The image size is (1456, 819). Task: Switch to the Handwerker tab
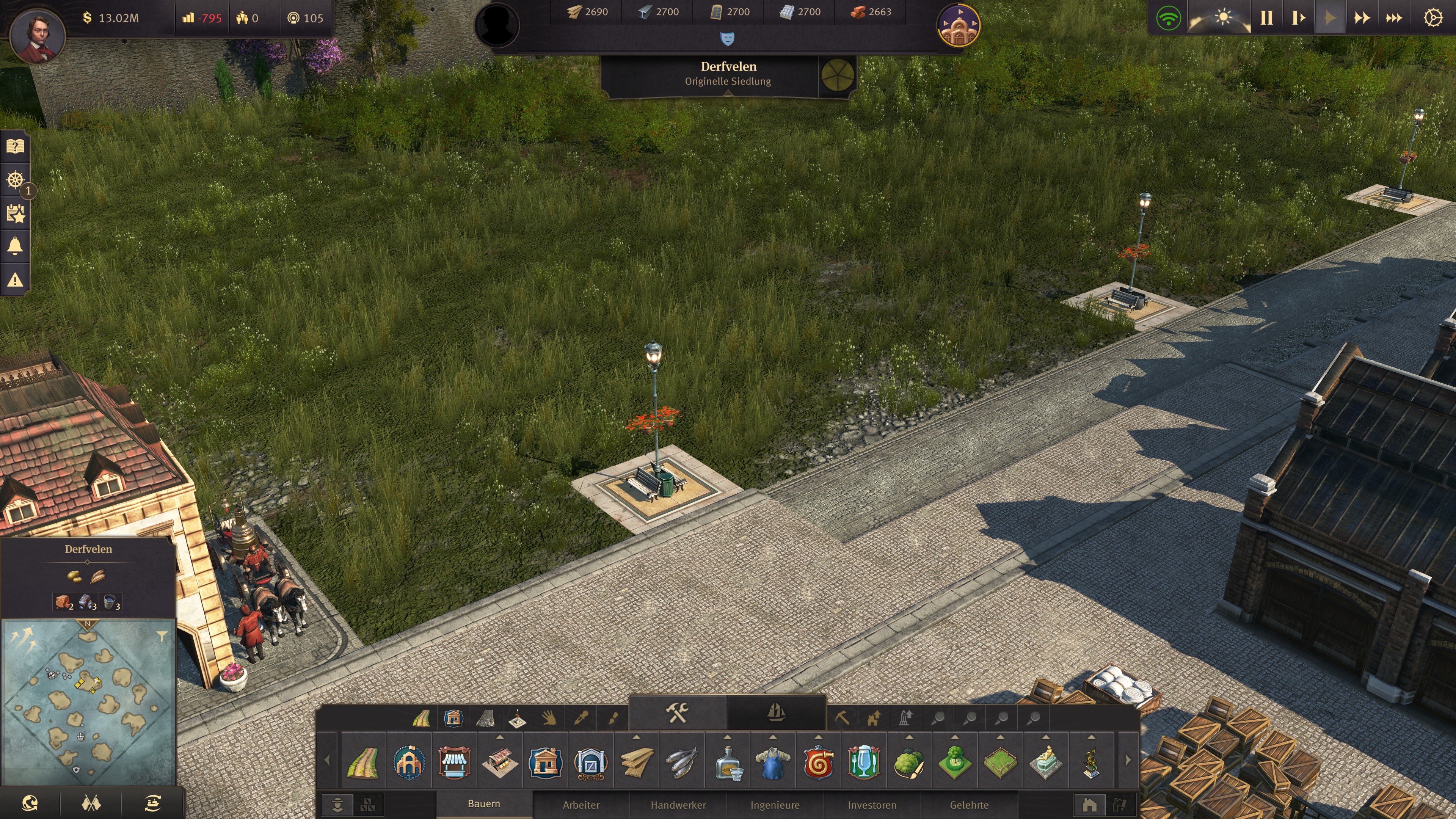click(x=678, y=805)
